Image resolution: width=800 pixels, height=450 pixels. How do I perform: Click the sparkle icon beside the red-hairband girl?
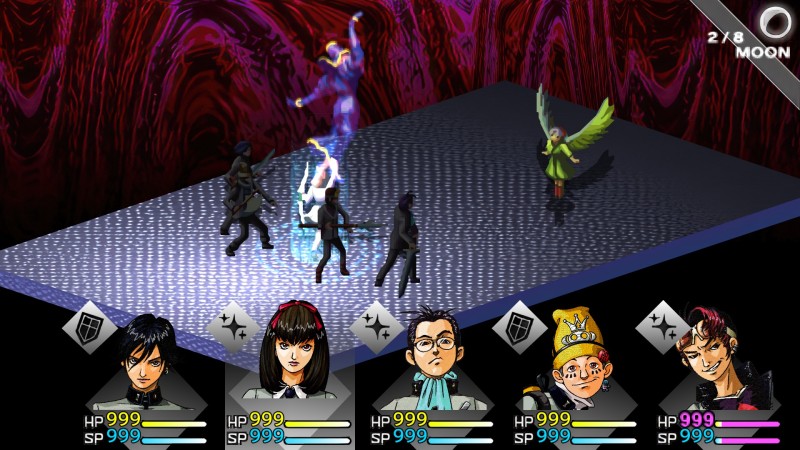pyautogui.click(x=232, y=326)
